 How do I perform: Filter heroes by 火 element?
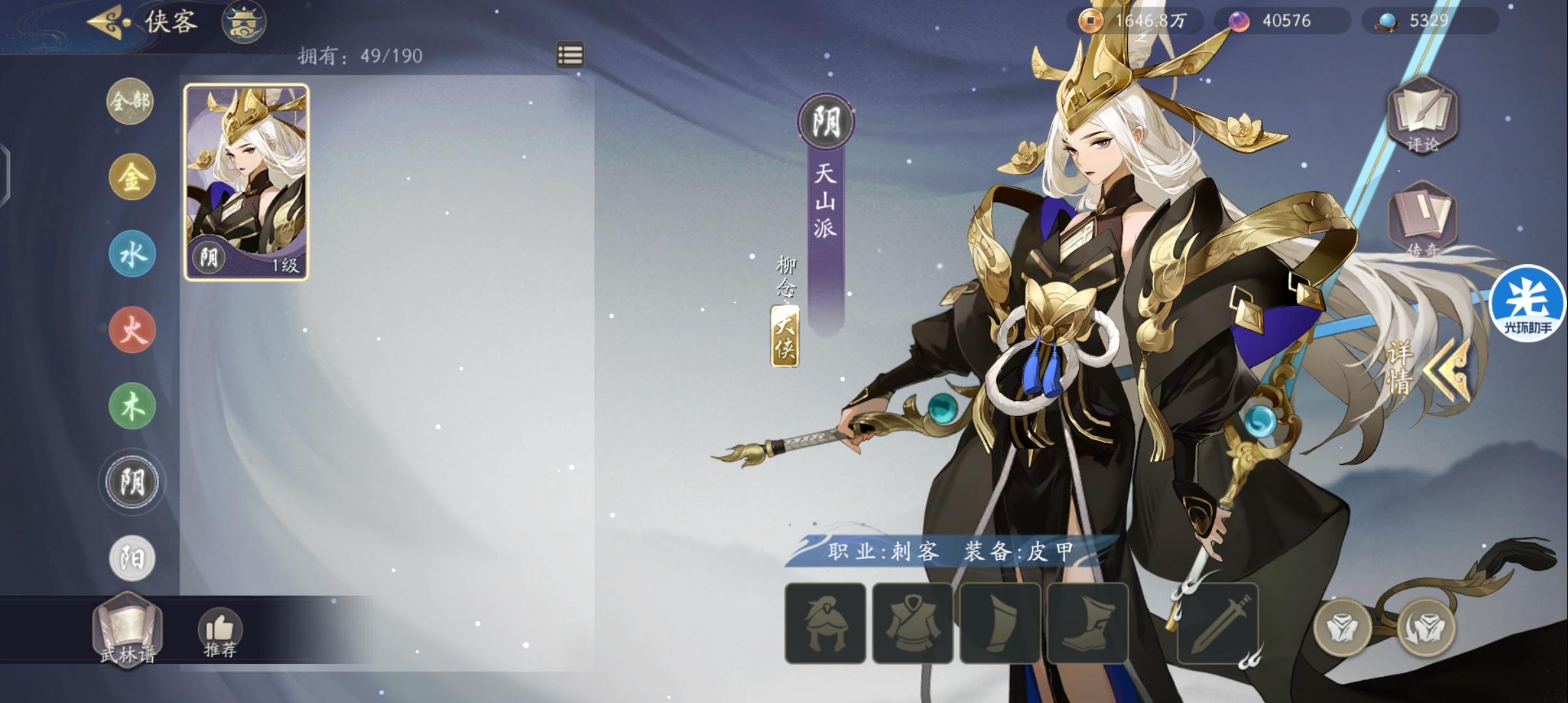click(132, 330)
